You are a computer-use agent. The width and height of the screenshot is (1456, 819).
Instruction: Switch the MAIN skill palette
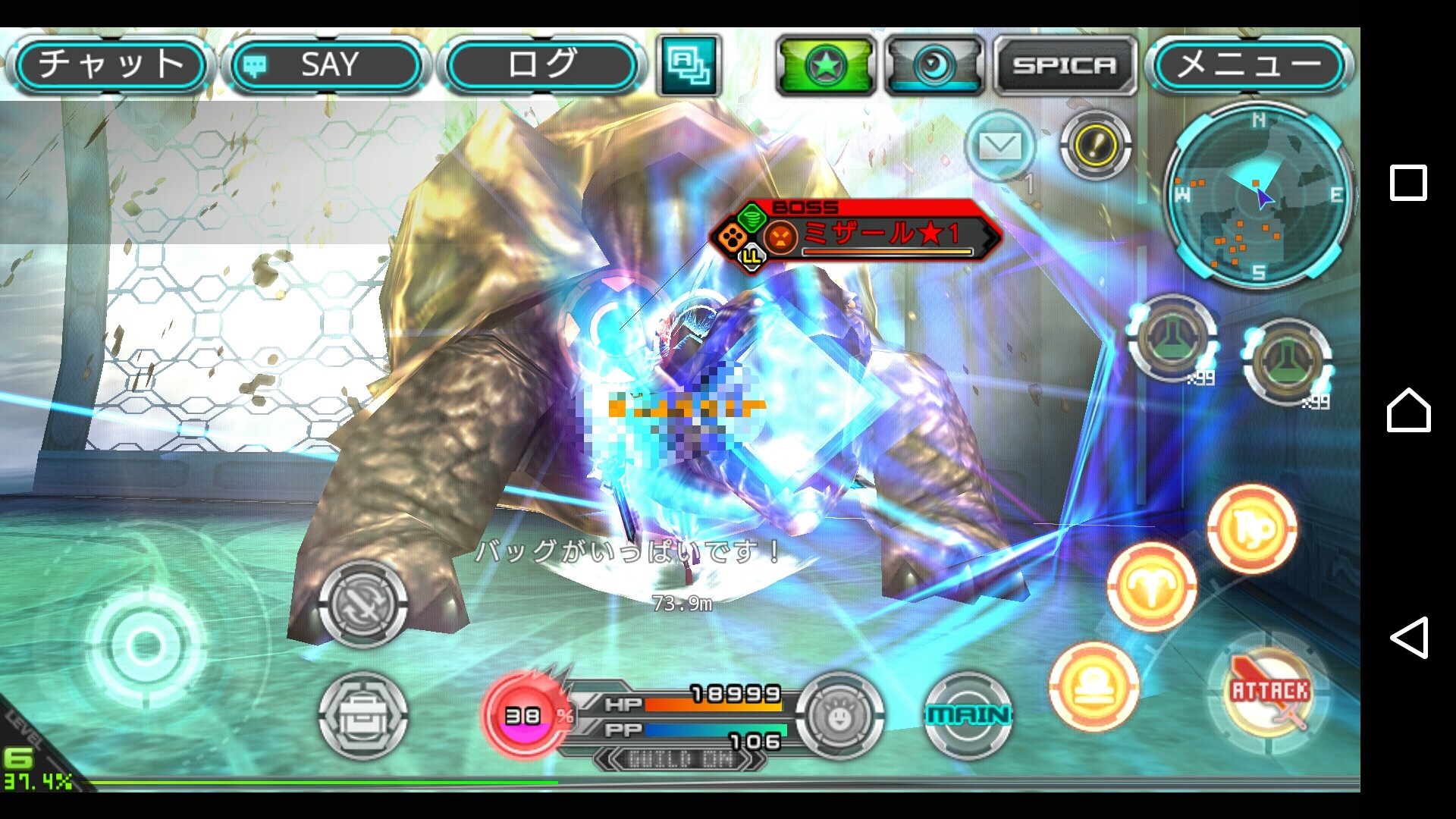[x=968, y=715]
